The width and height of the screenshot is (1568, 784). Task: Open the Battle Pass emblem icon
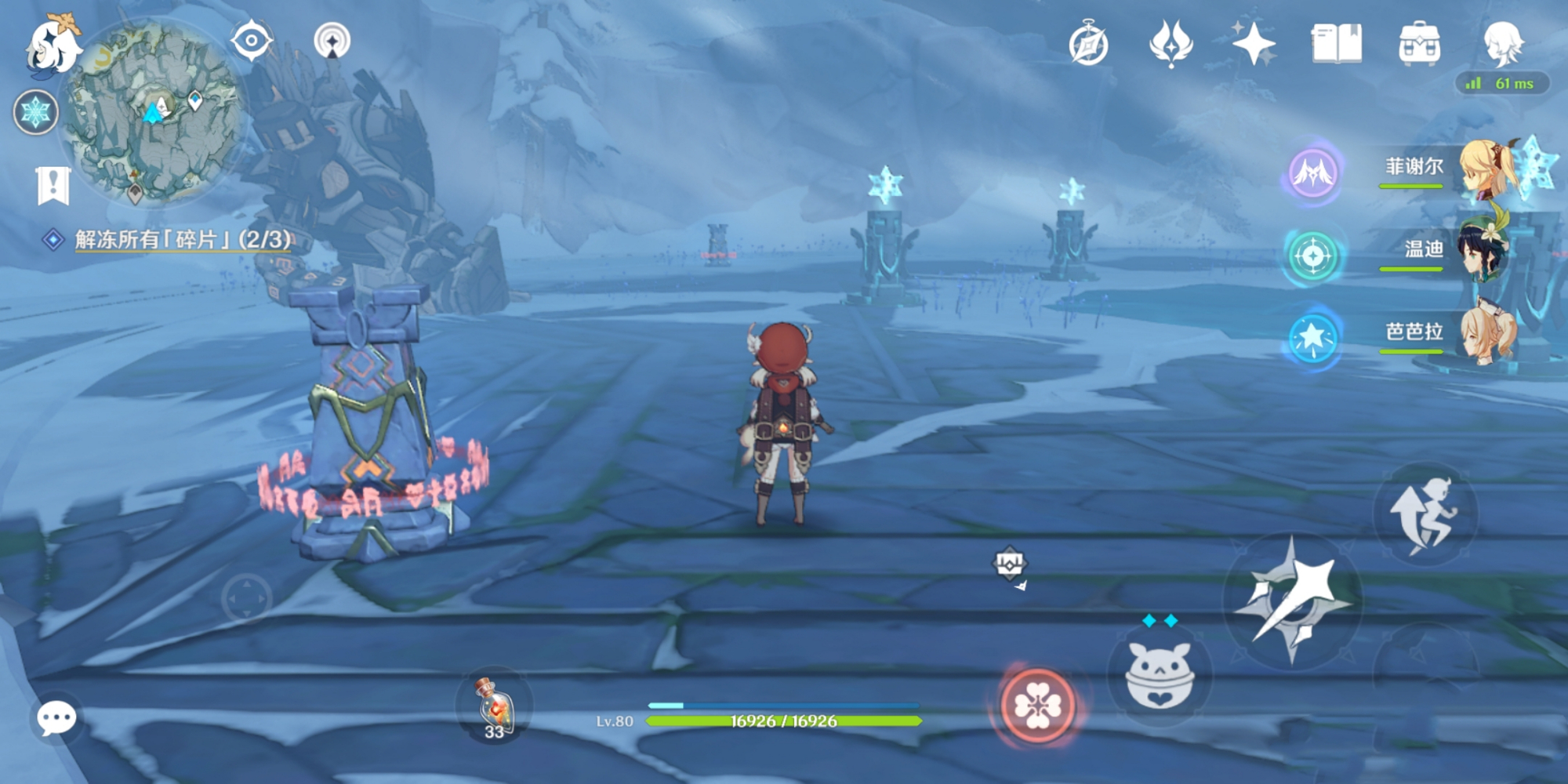click(1171, 44)
